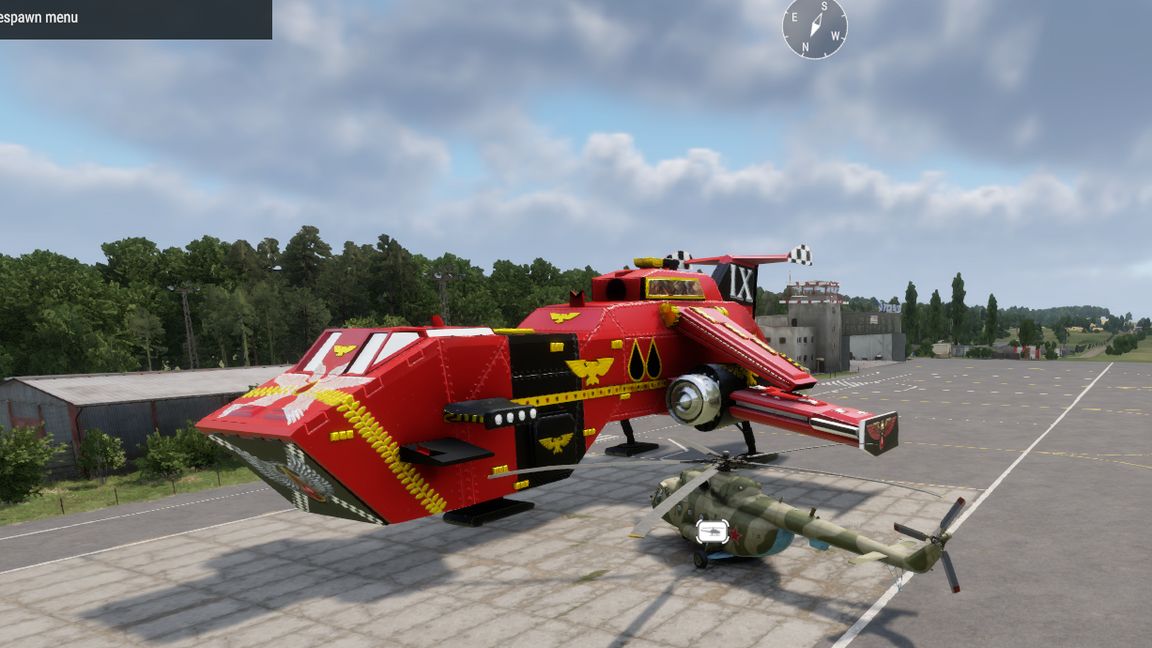This screenshot has width=1152, height=648.
Task: Select the helicopter entity icon on the Mi-8
Action: 712,531
